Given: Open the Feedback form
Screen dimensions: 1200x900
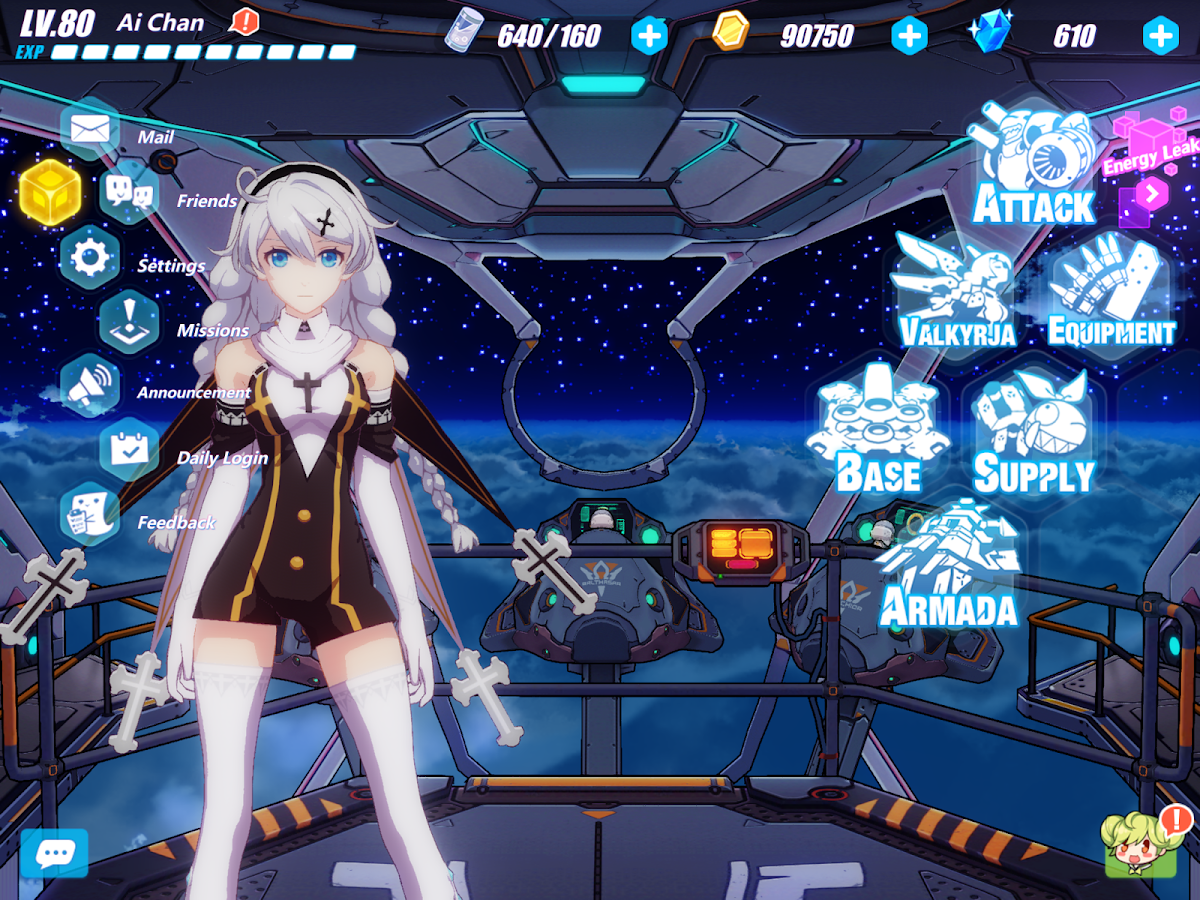Looking at the screenshot, I should [90, 514].
